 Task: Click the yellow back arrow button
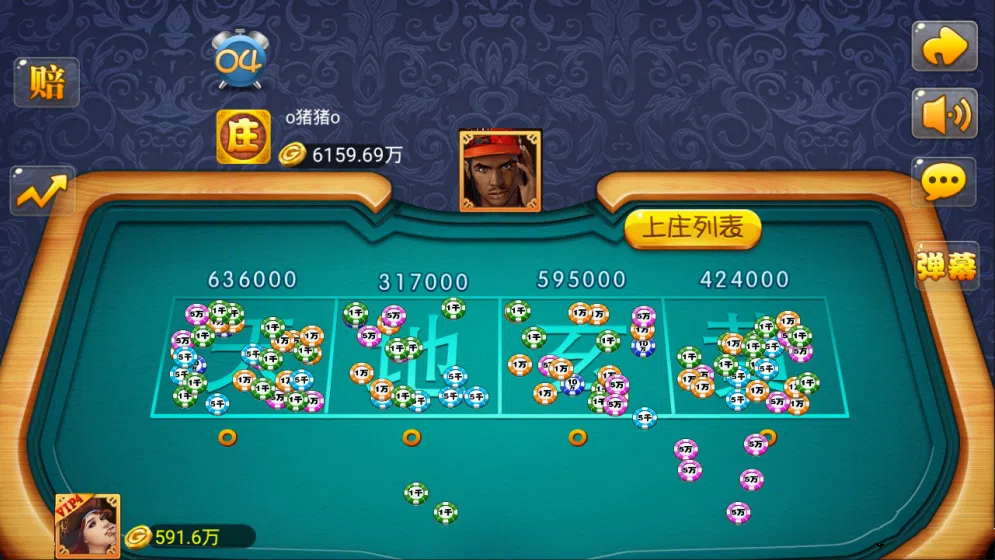[x=944, y=47]
